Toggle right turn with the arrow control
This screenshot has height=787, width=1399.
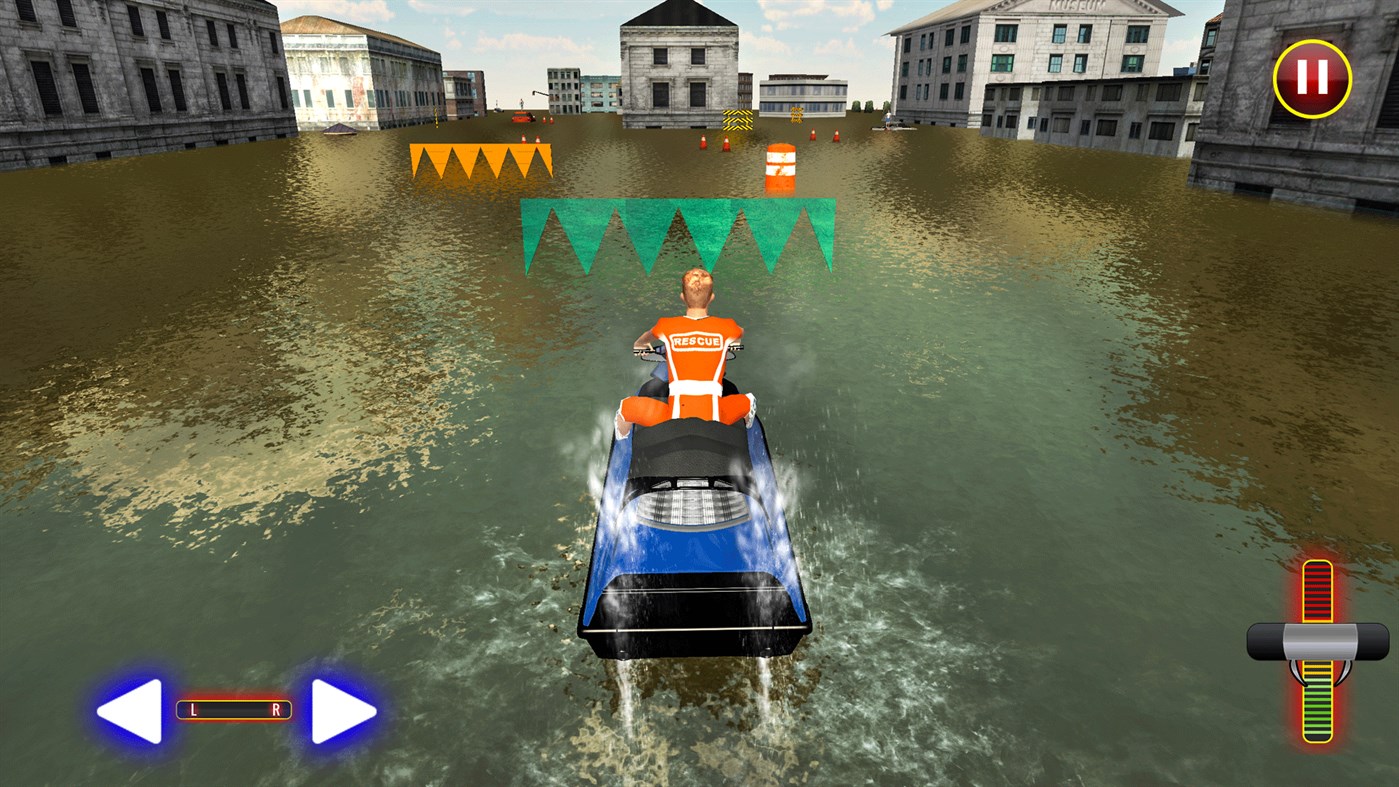coord(344,711)
